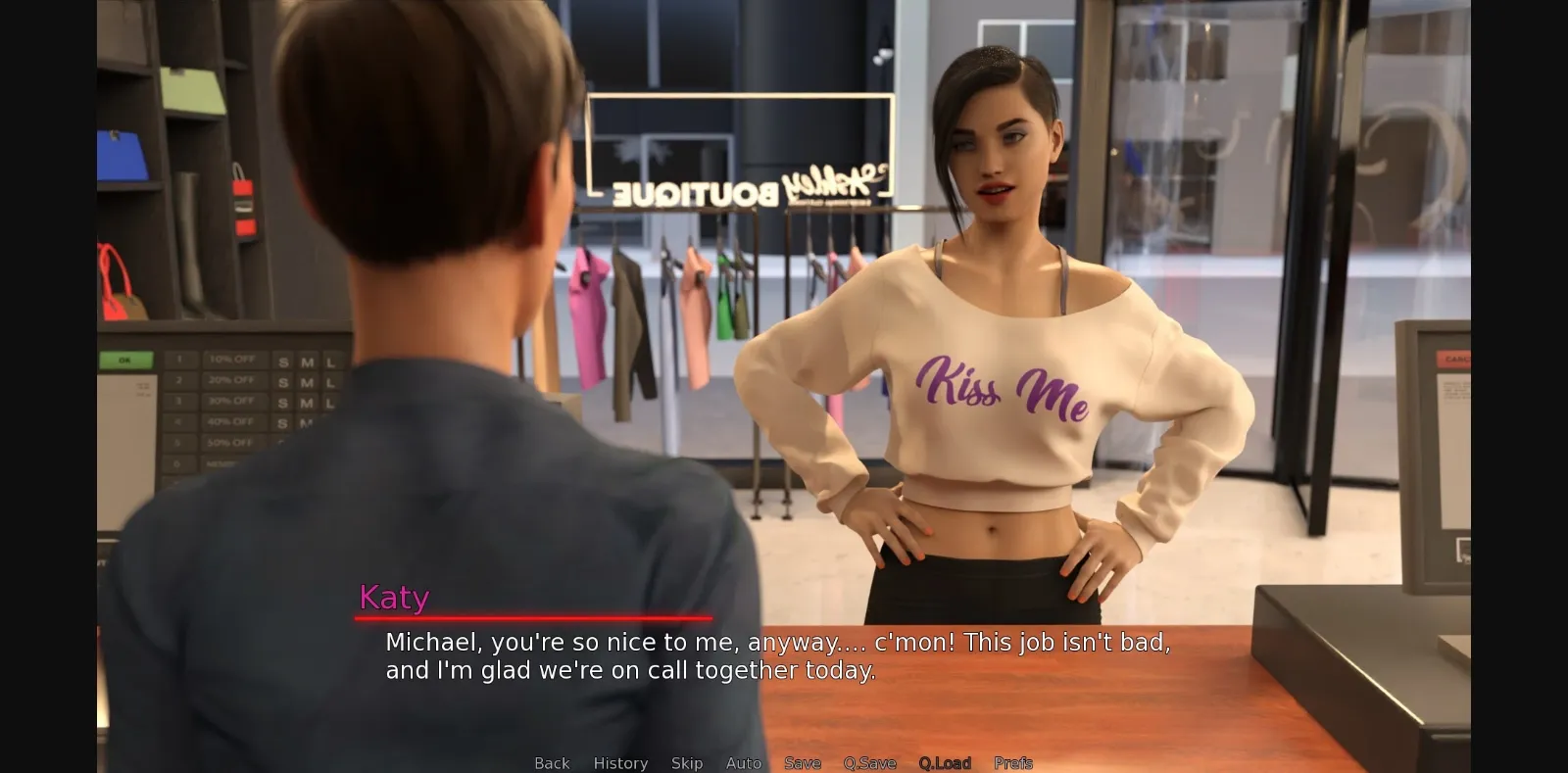Activate Skip mode
The image size is (1568, 773).
point(686,762)
